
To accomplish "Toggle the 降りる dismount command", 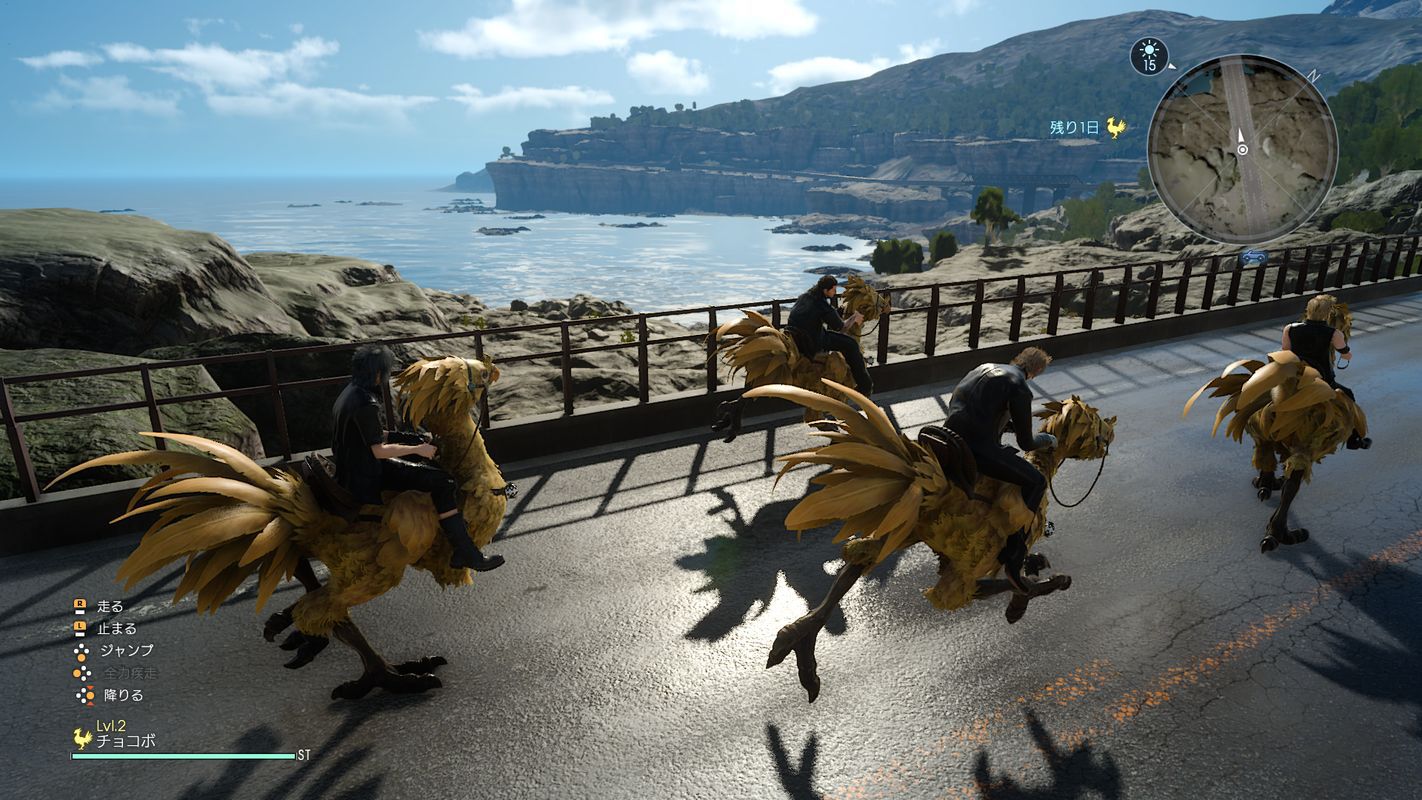I will tap(125, 695).
